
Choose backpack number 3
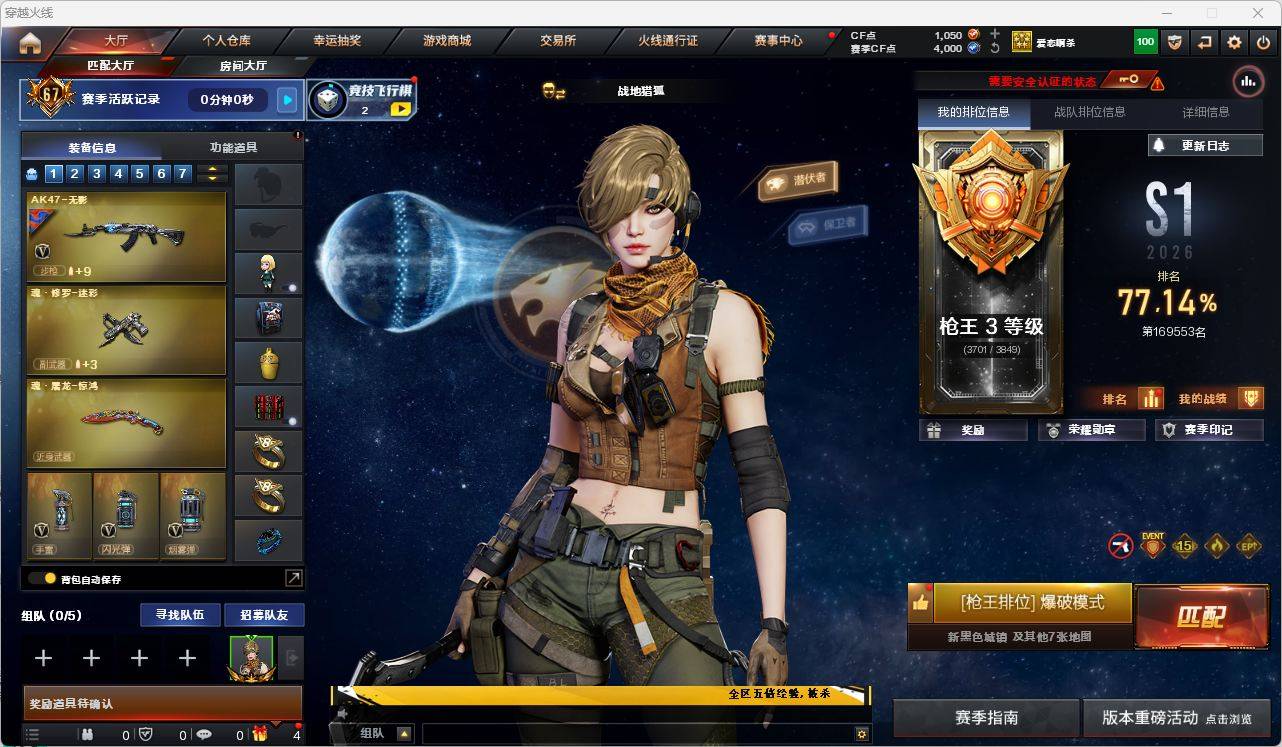[x=97, y=174]
